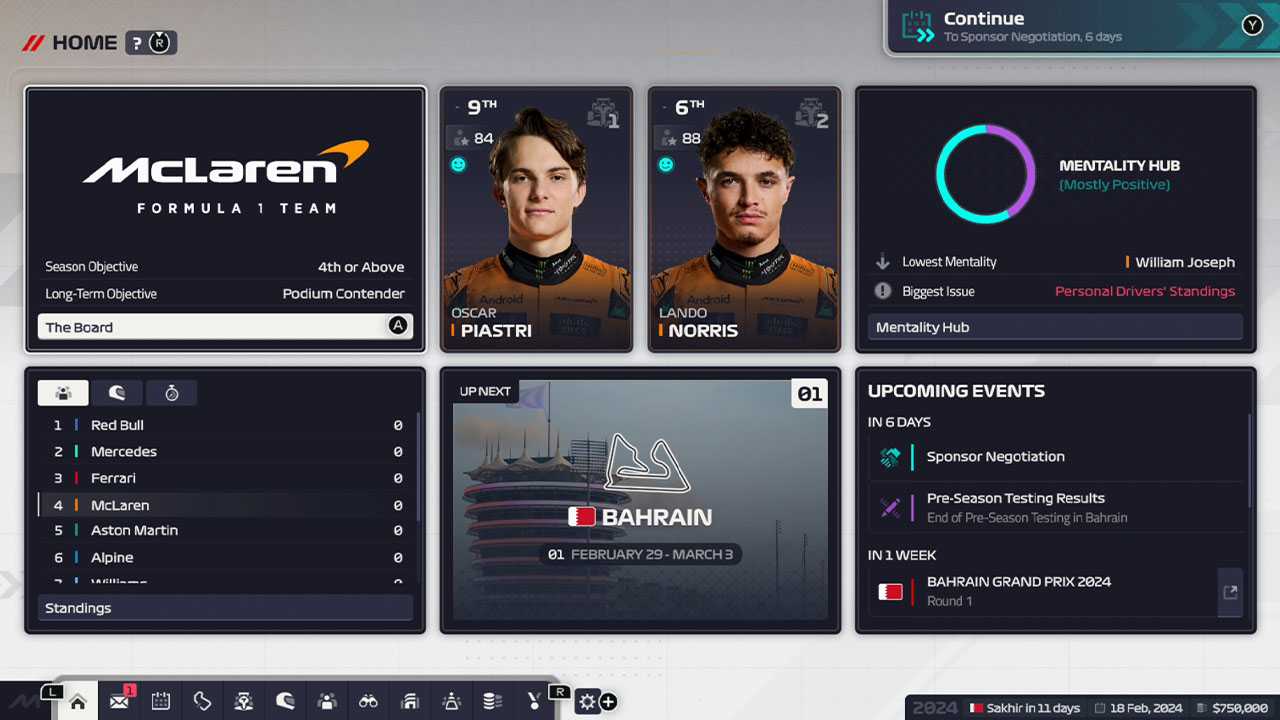Image resolution: width=1280 pixels, height=720 pixels.
Task: Select the Home tab in the bottom bar
Action: tap(78, 701)
